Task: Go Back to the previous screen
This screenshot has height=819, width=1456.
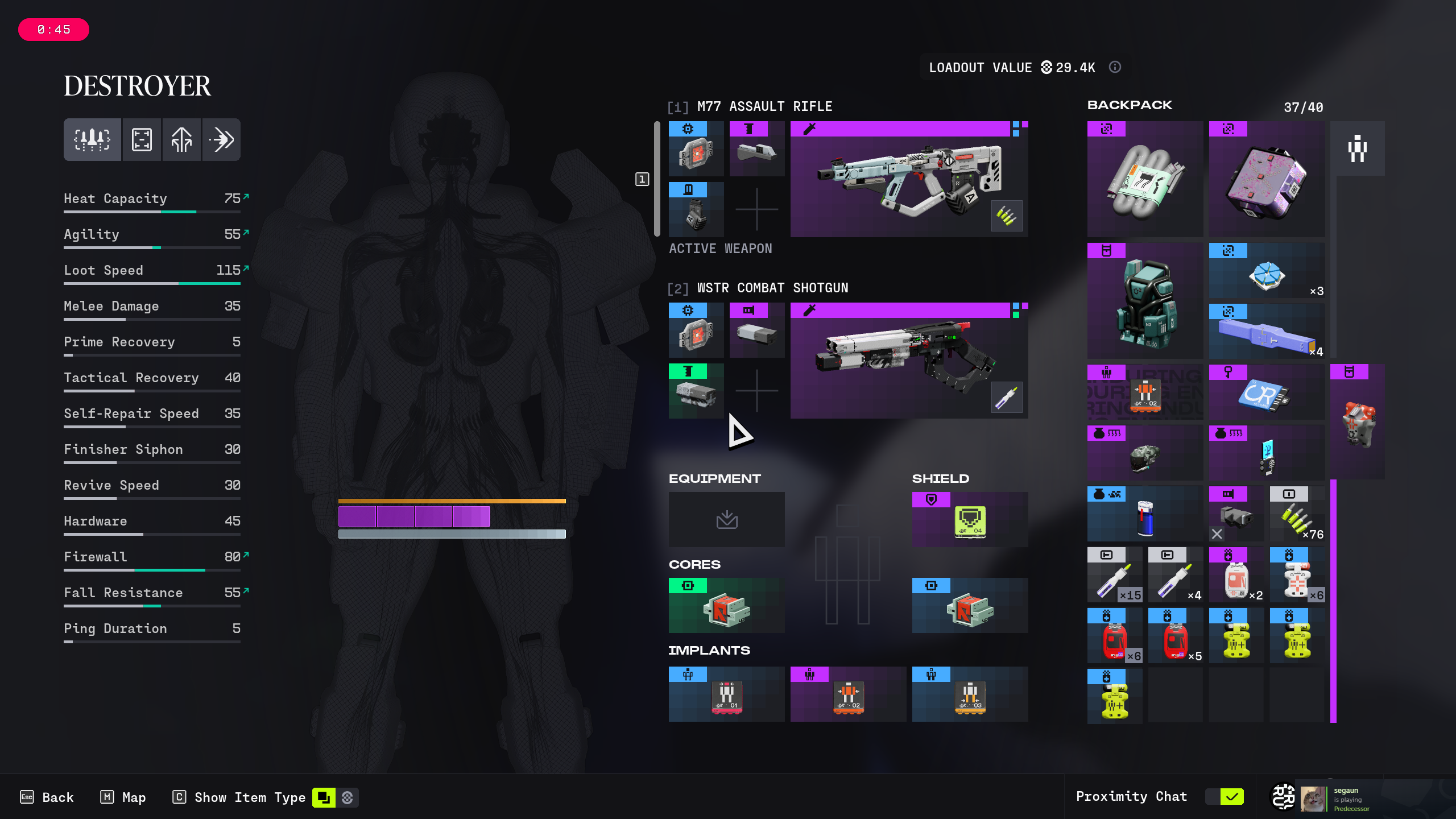Action: [47, 797]
